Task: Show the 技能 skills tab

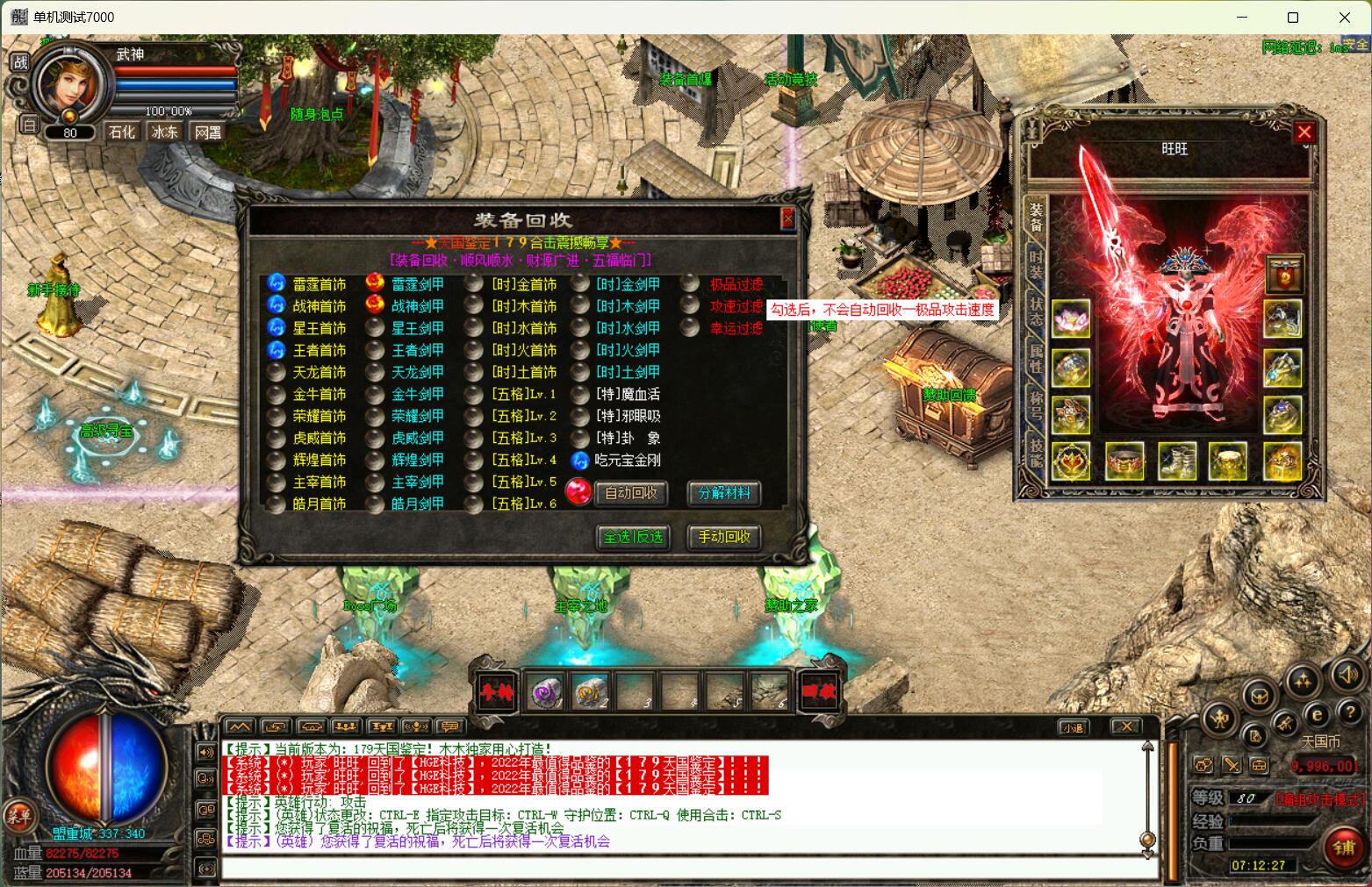Action: pos(1036,454)
